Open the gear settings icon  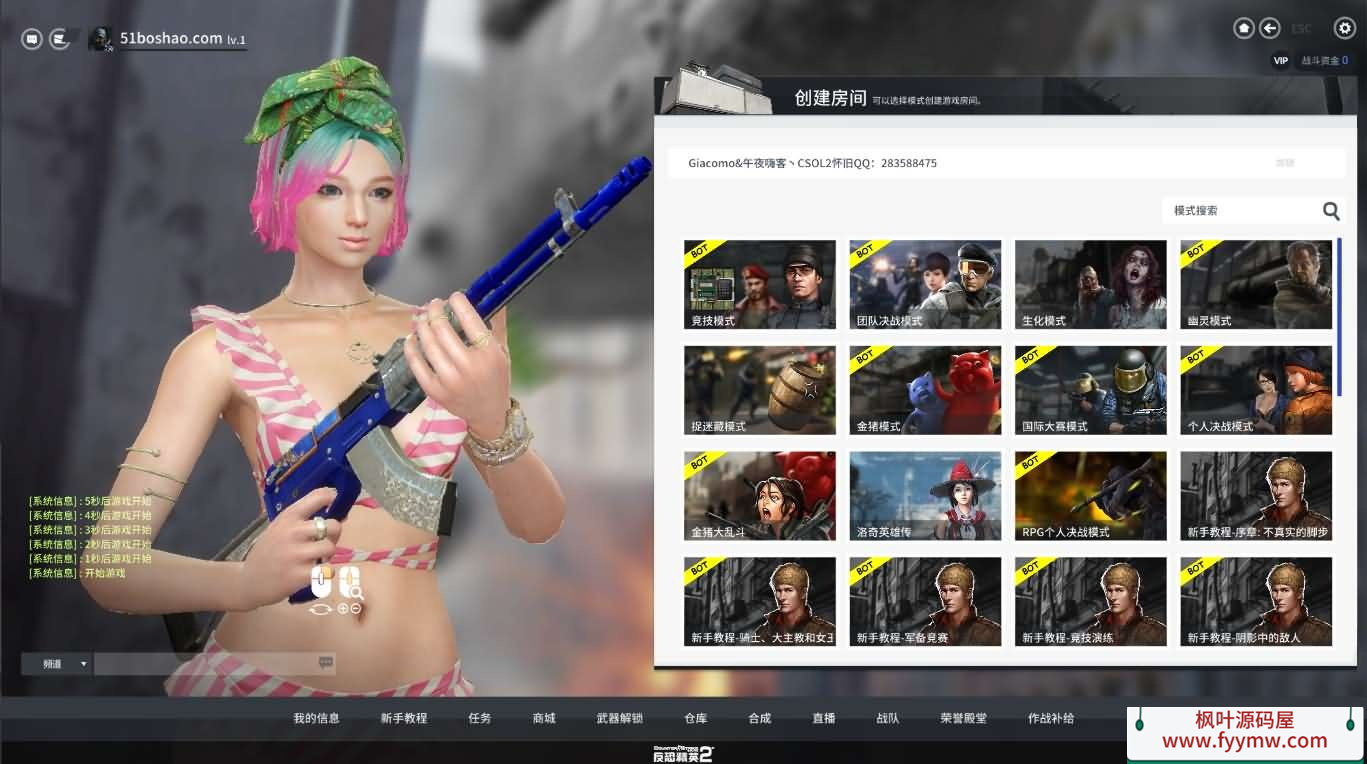[x=1344, y=29]
